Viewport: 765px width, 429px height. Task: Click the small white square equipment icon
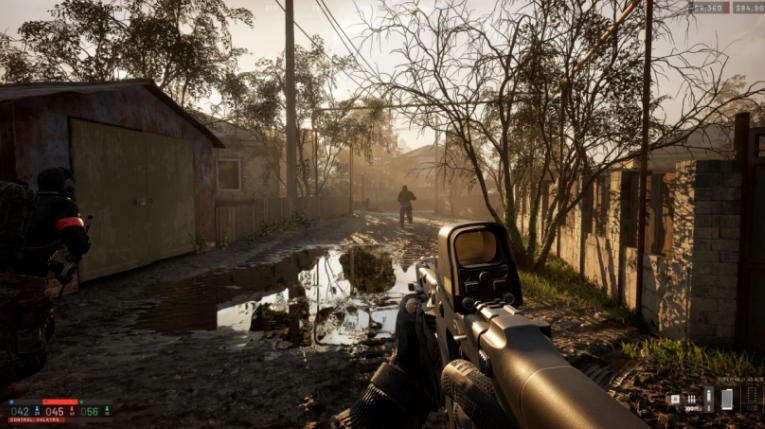(x=675, y=399)
